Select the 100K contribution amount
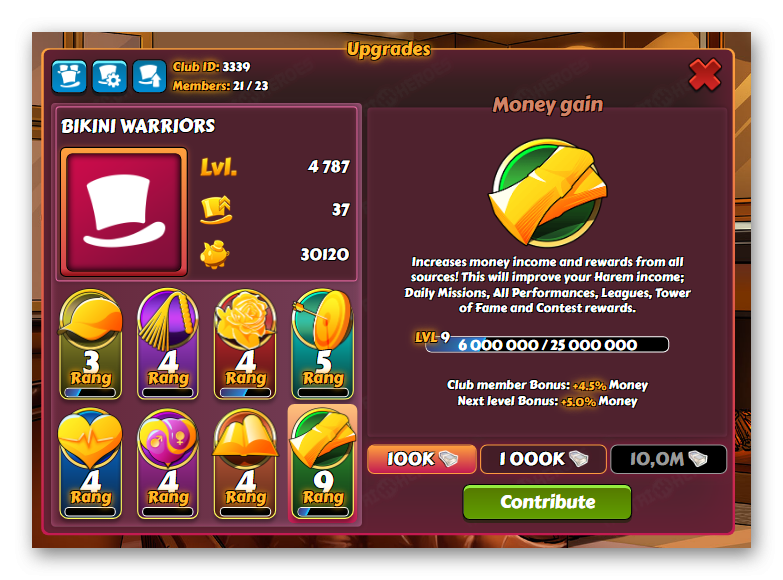 [x=420, y=459]
